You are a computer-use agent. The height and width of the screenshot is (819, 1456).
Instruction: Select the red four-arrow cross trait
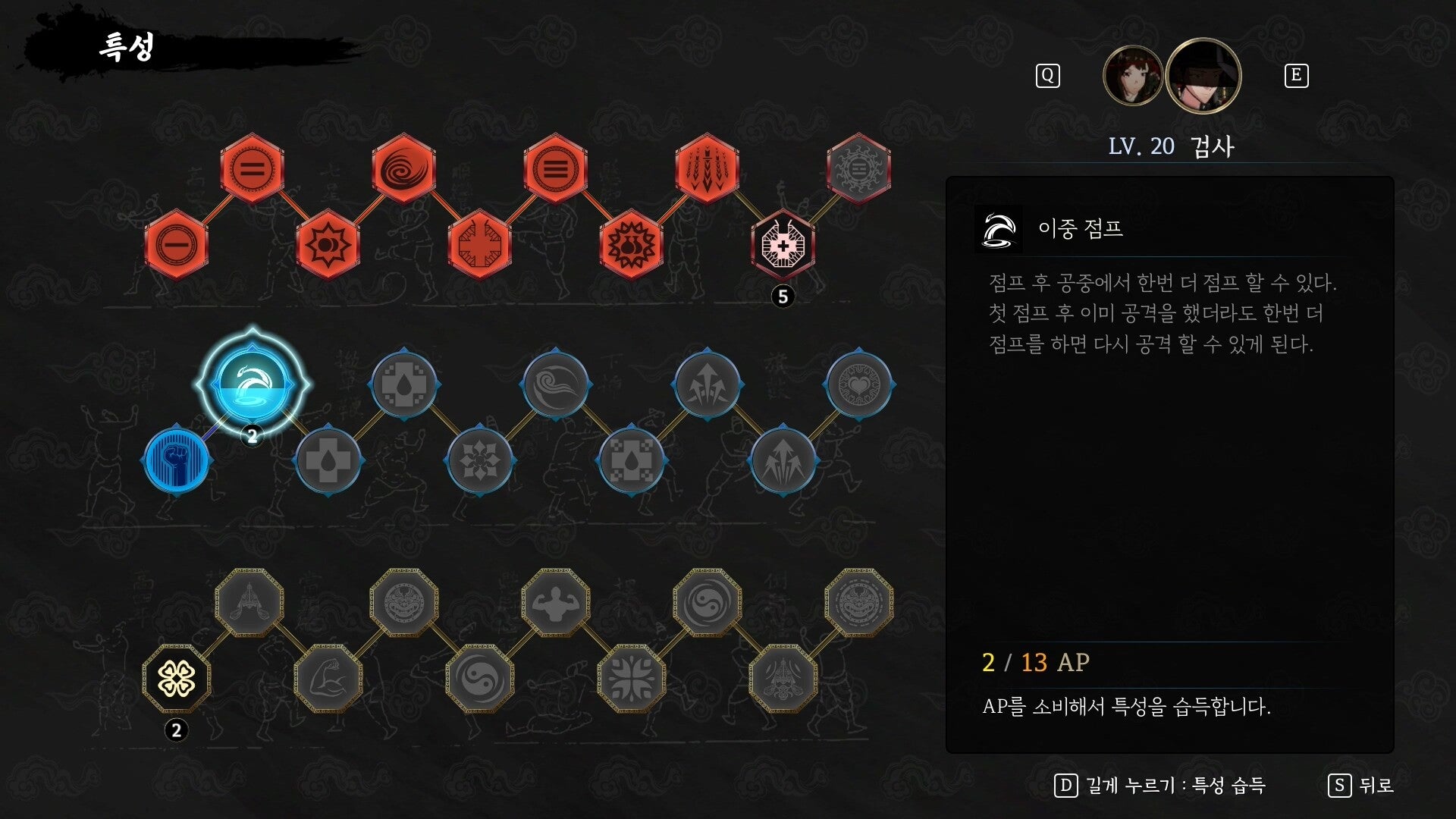pos(479,244)
